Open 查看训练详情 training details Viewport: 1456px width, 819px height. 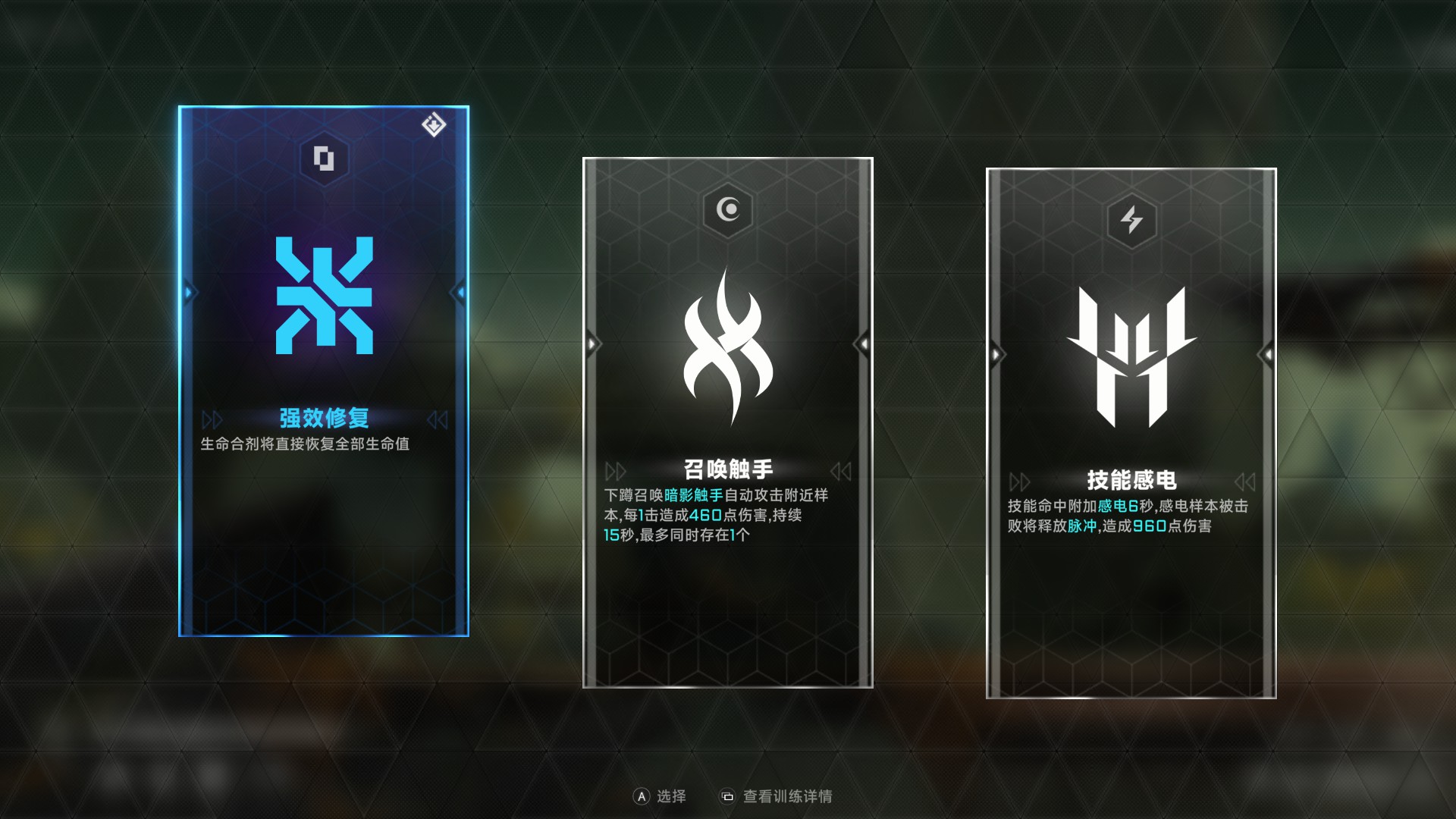click(x=789, y=796)
